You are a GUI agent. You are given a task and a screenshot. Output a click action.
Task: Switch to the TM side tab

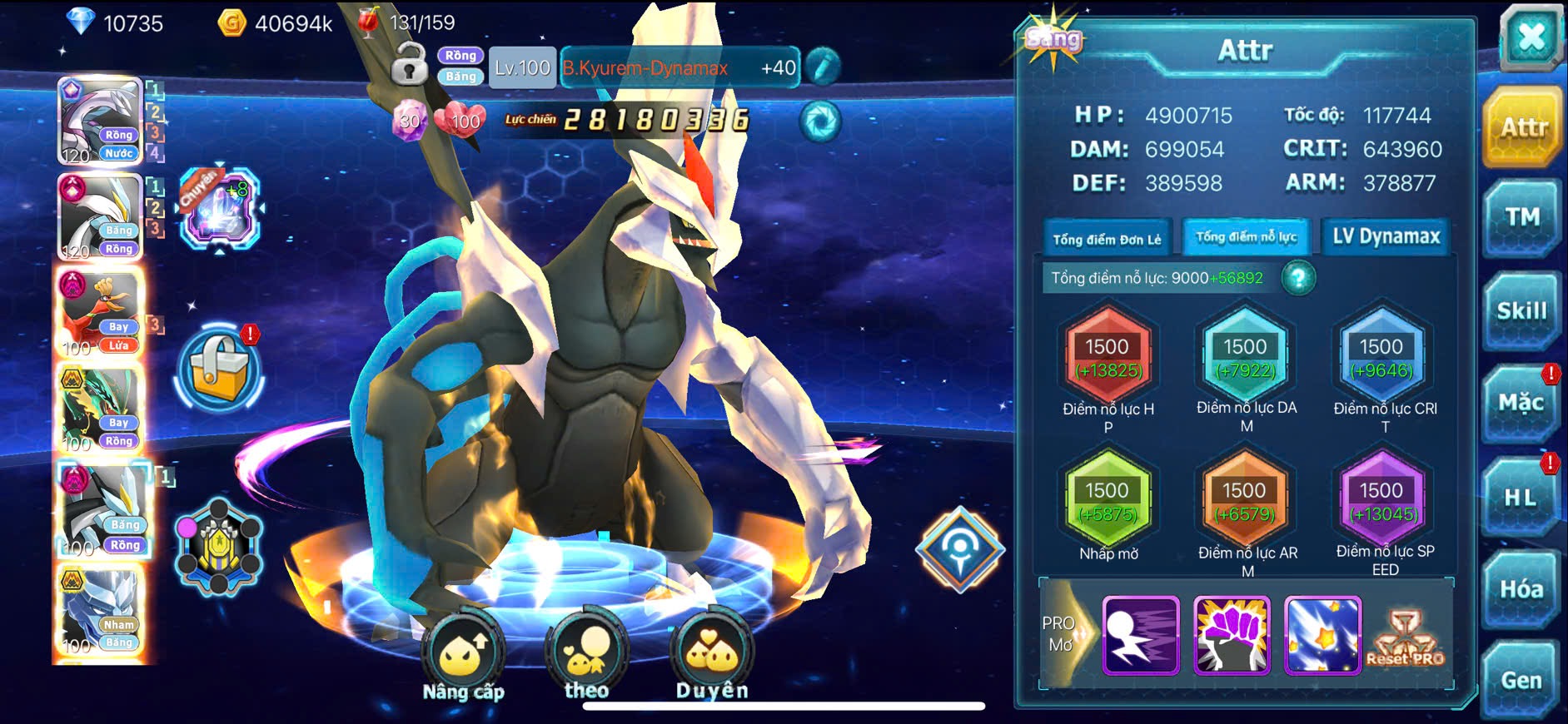1521,218
